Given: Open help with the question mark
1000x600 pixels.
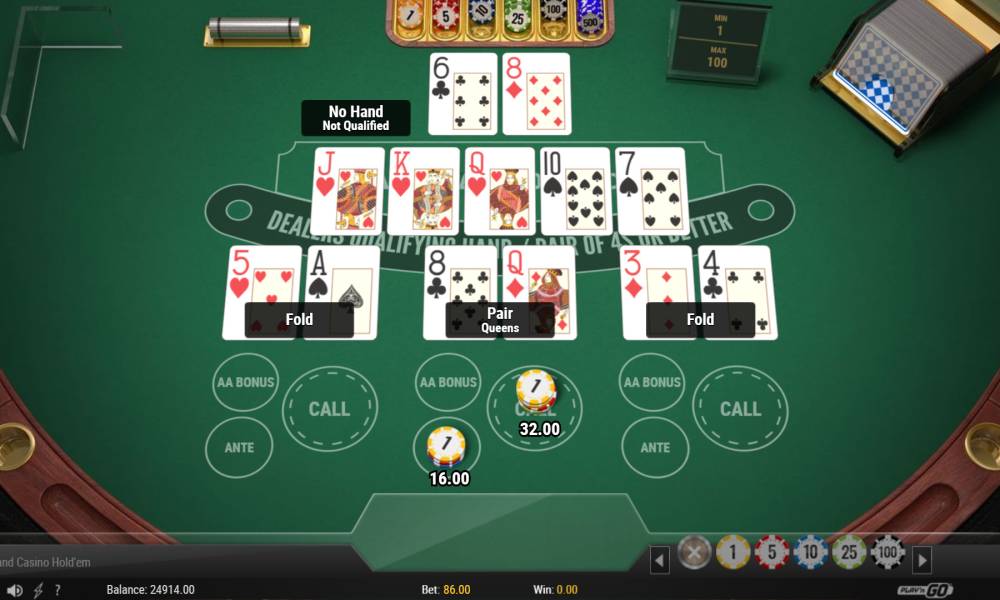Looking at the screenshot, I should coord(58,590).
